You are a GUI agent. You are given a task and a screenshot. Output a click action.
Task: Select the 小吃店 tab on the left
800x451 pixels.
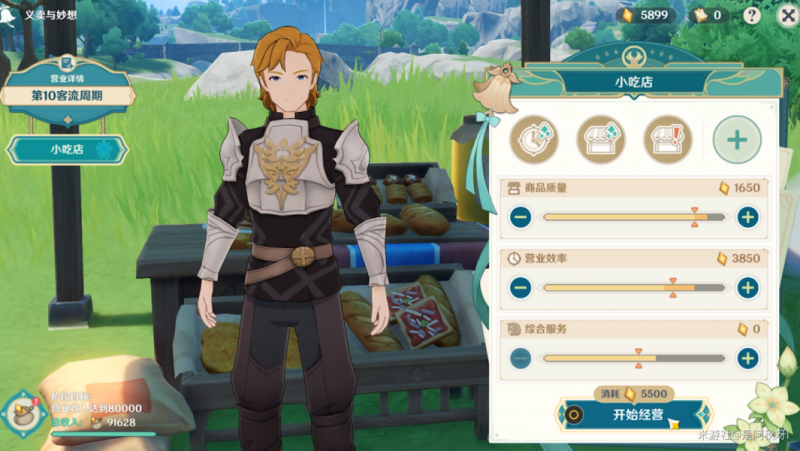(67, 150)
